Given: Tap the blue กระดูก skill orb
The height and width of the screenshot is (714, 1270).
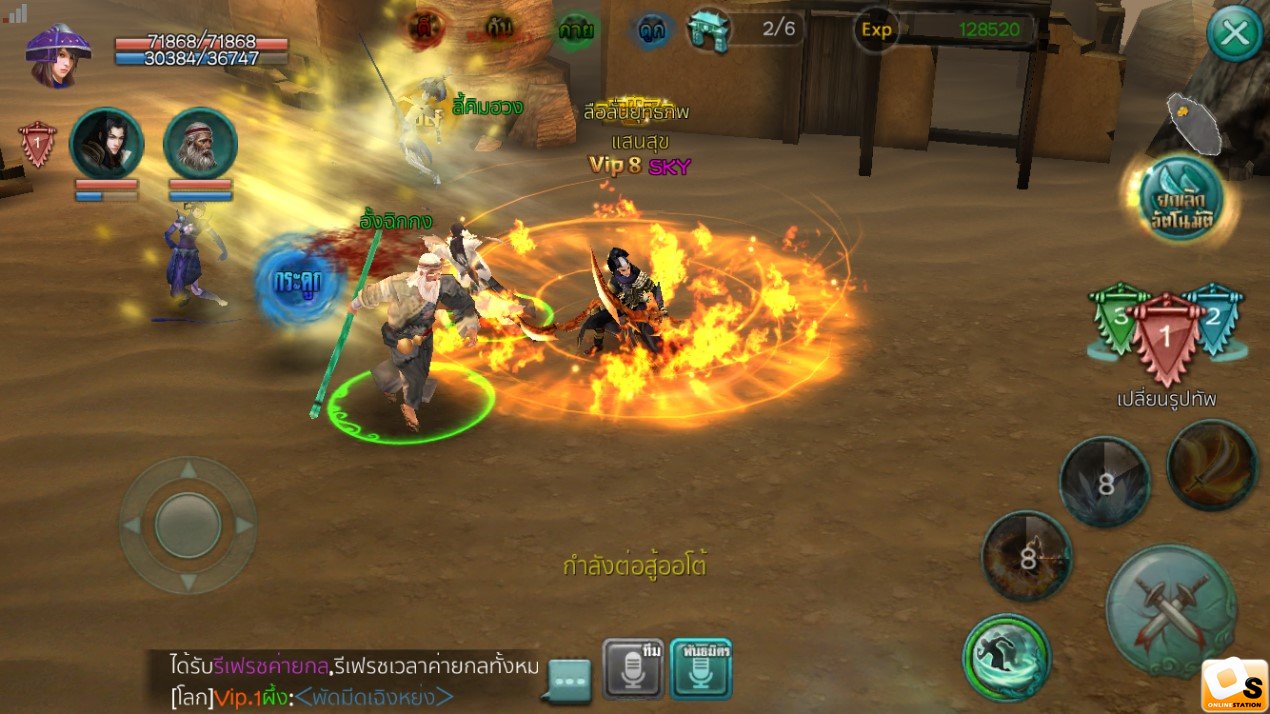Looking at the screenshot, I should pos(295,279).
